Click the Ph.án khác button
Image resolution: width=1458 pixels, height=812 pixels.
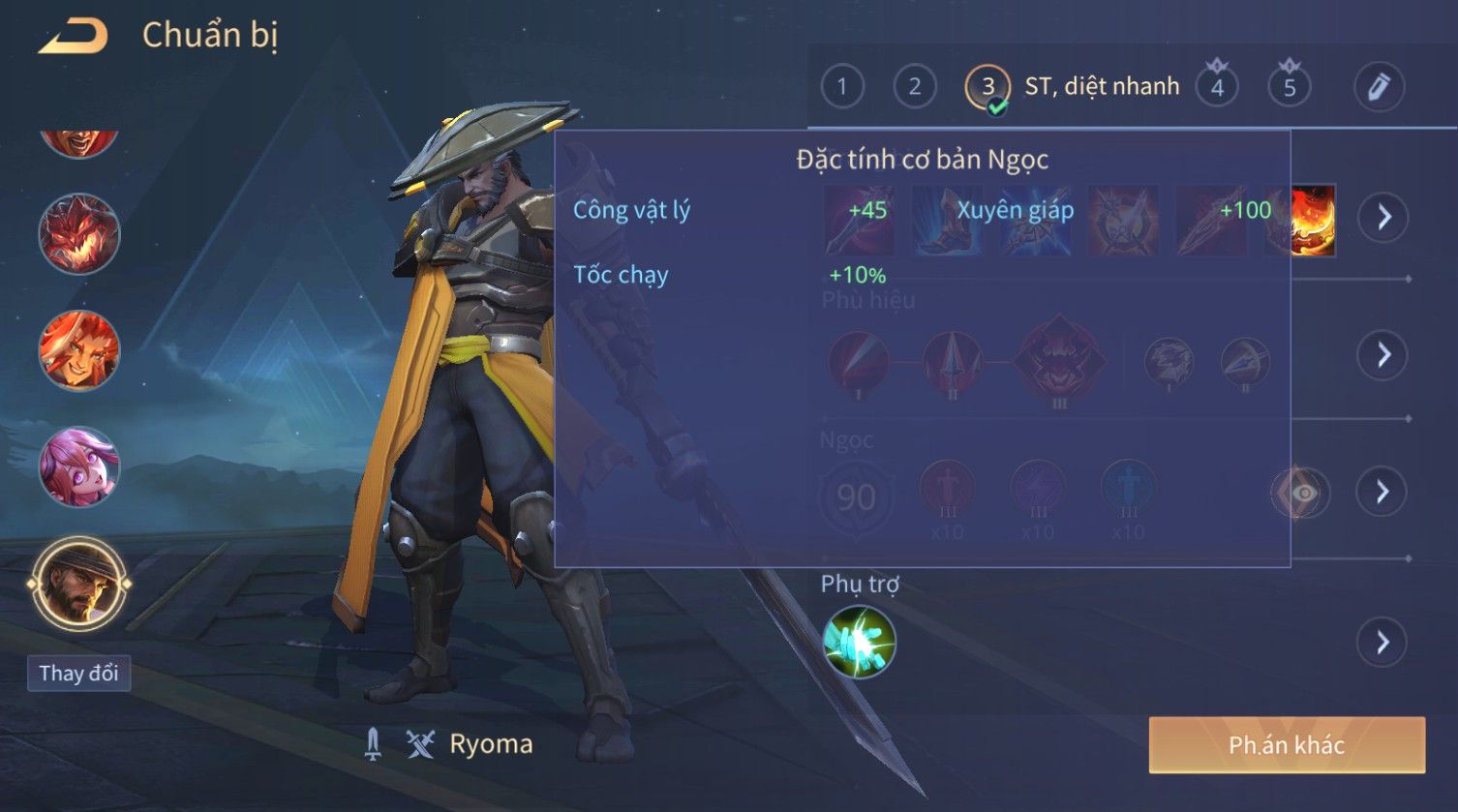[1287, 745]
